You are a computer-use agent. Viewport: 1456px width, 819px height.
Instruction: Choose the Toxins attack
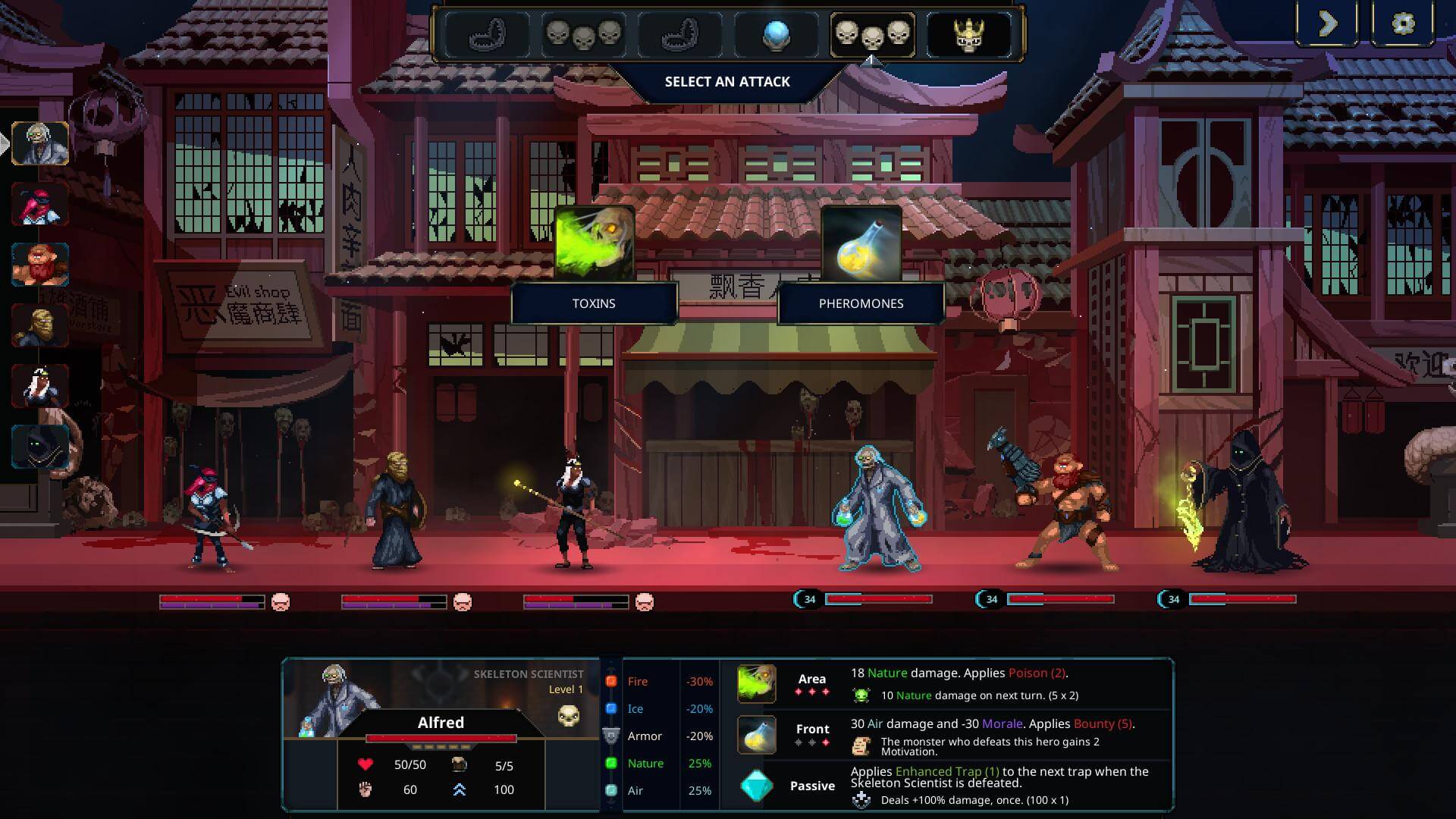tap(594, 262)
